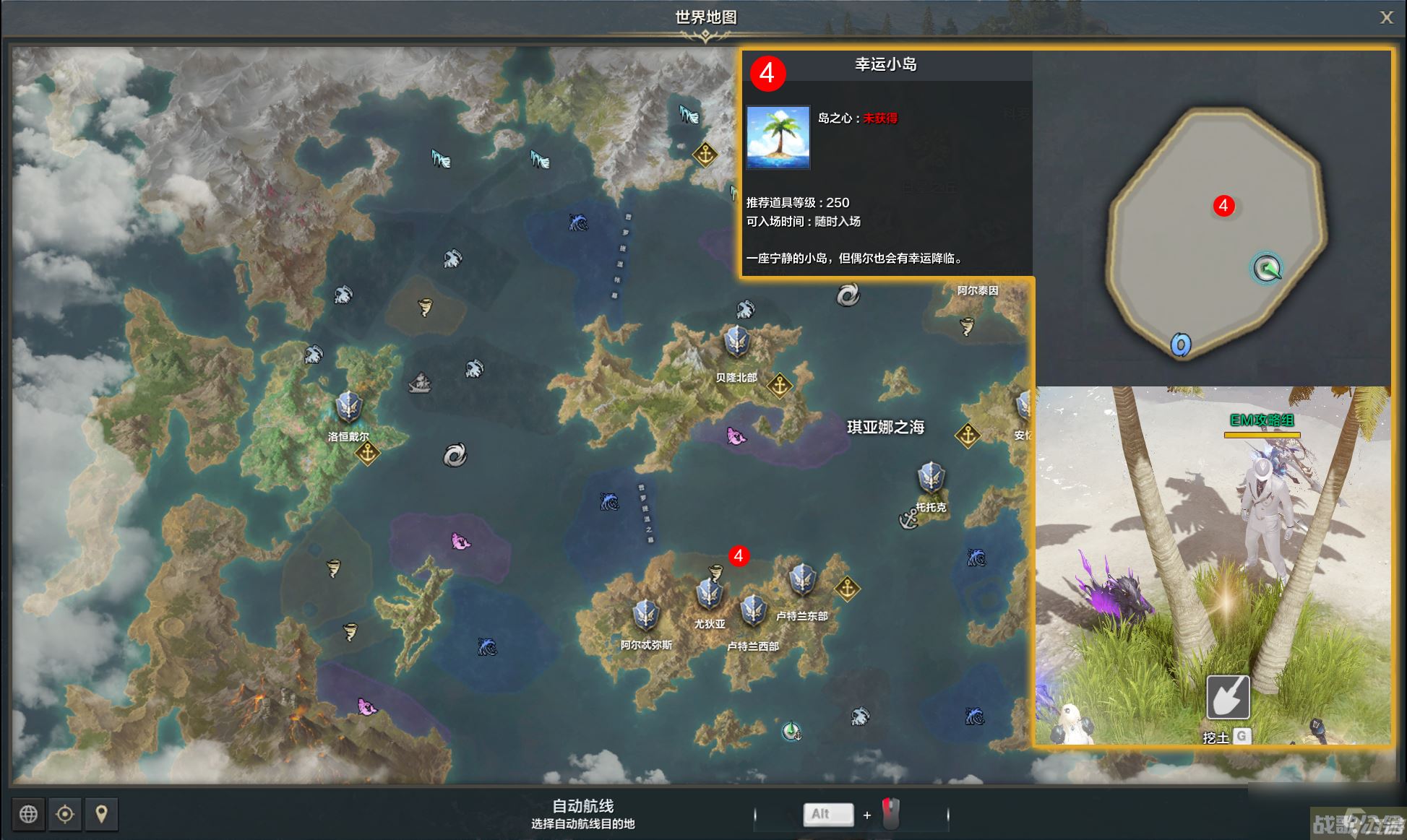Select the 卢特兰西部 shield marker

752,610
